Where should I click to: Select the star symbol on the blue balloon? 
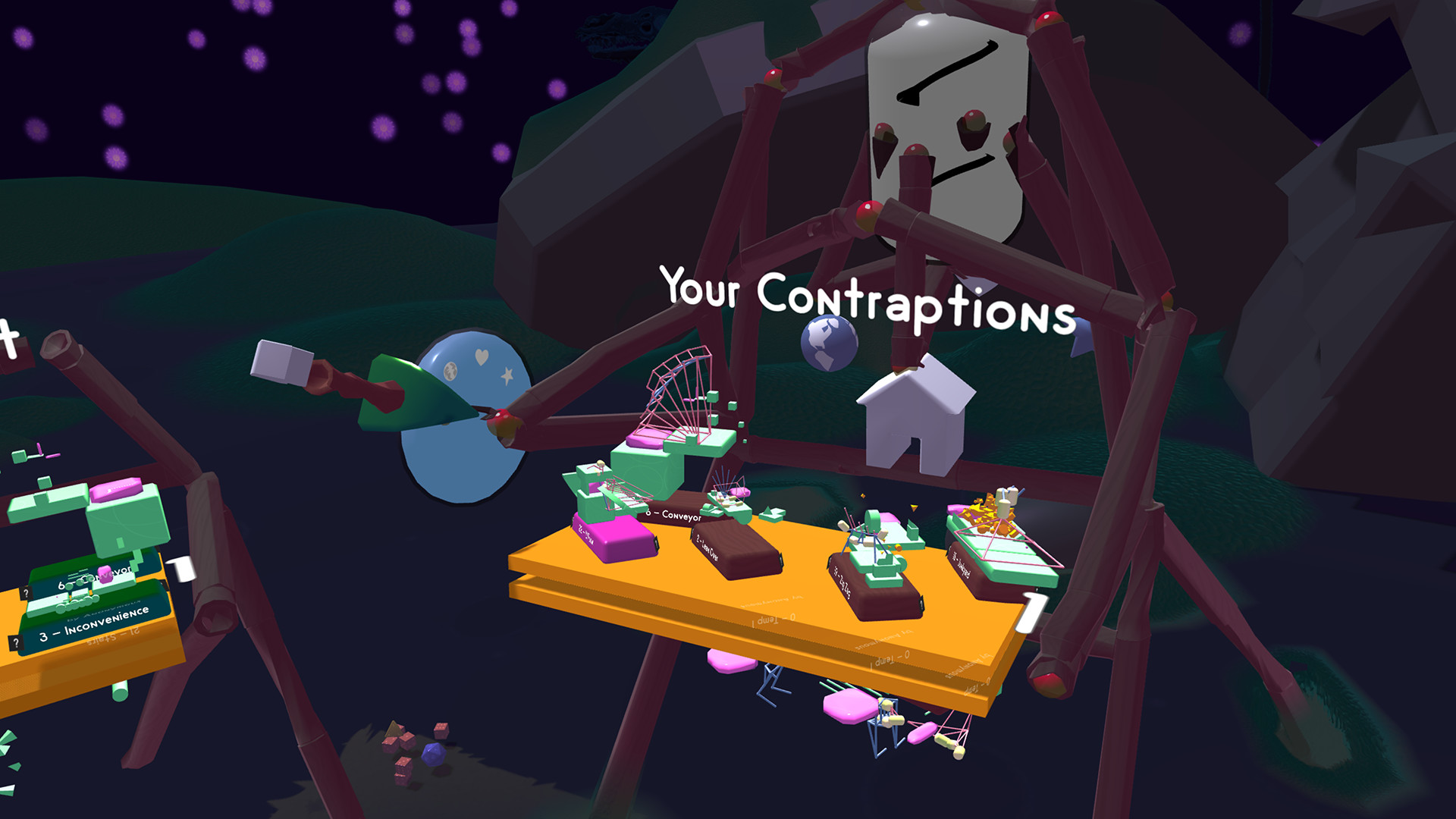507,375
